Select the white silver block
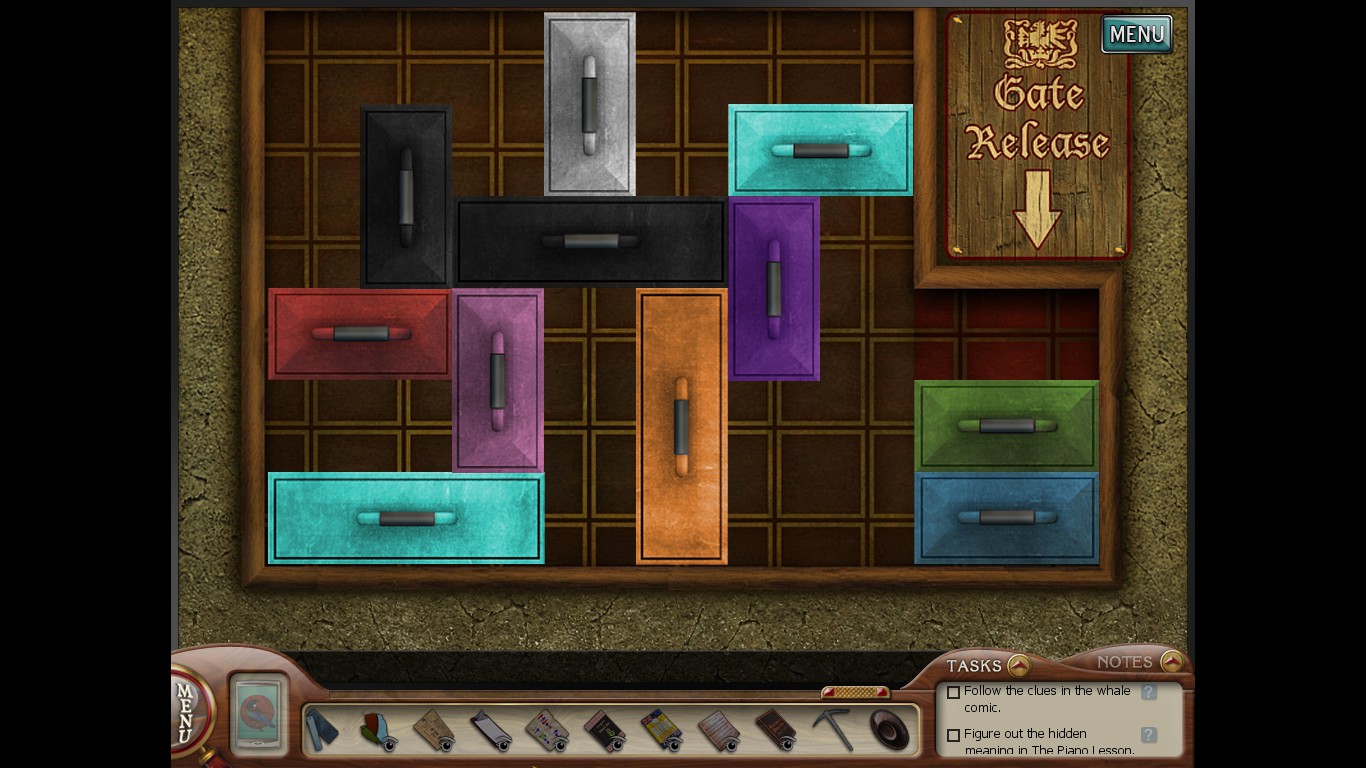 point(589,104)
